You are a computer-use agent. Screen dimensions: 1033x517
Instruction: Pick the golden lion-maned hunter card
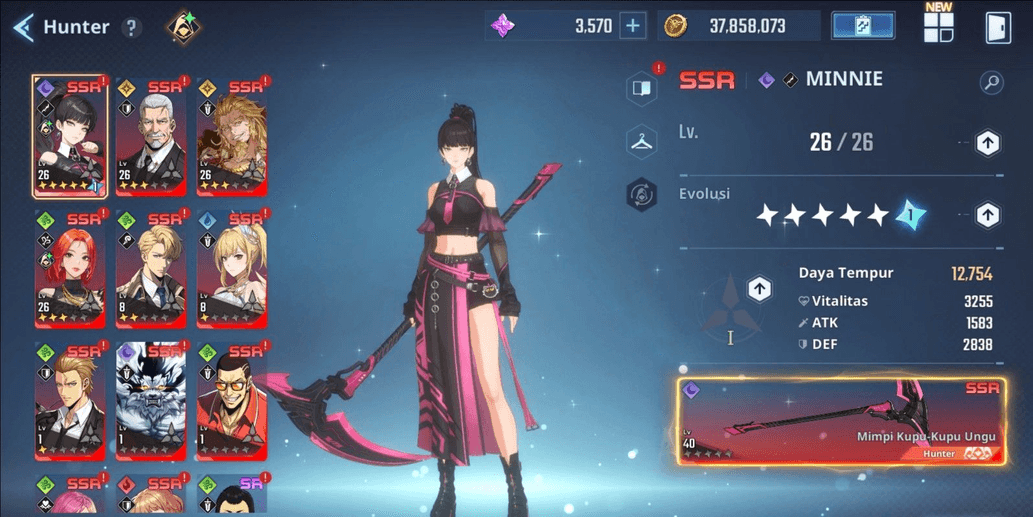(232, 136)
